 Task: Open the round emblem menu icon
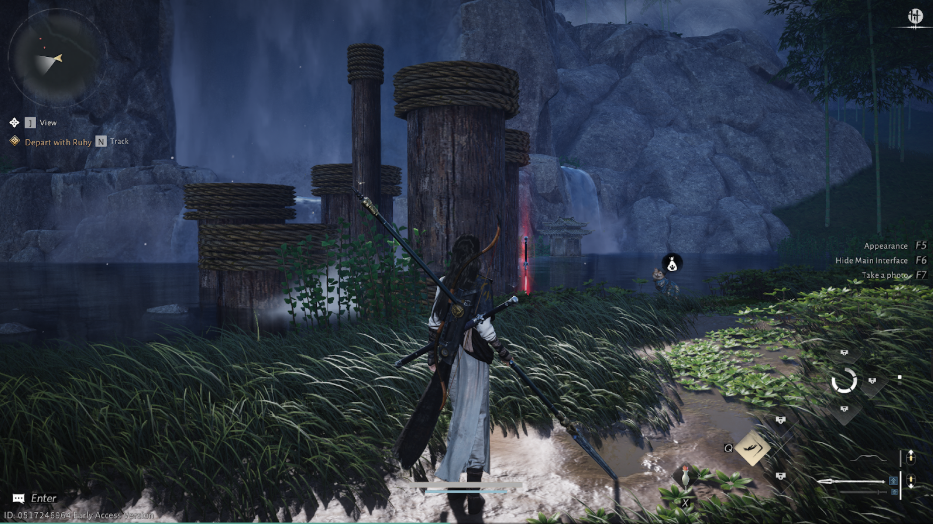[914, 17]
